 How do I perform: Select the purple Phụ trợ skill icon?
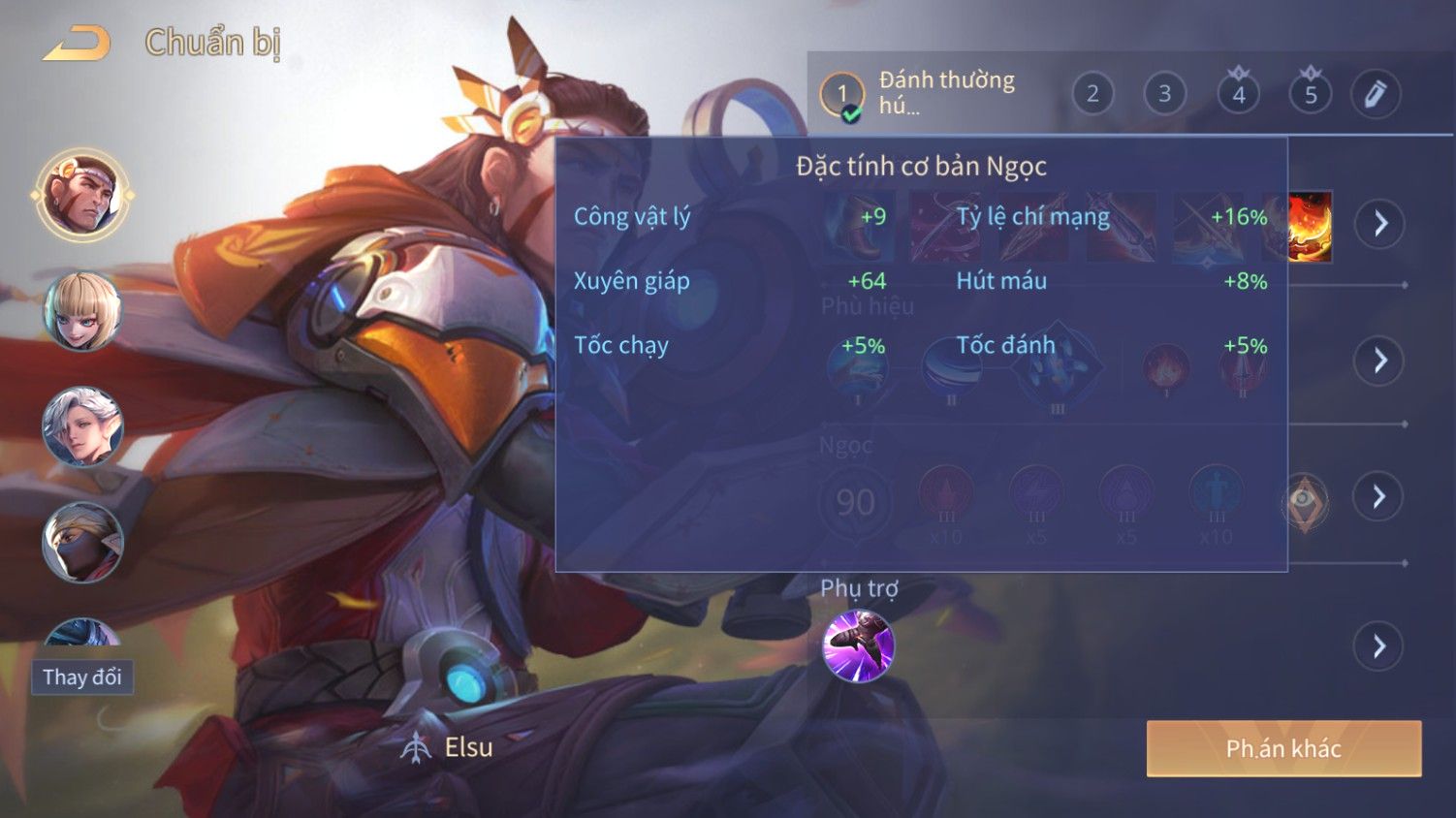click(858, 645)
